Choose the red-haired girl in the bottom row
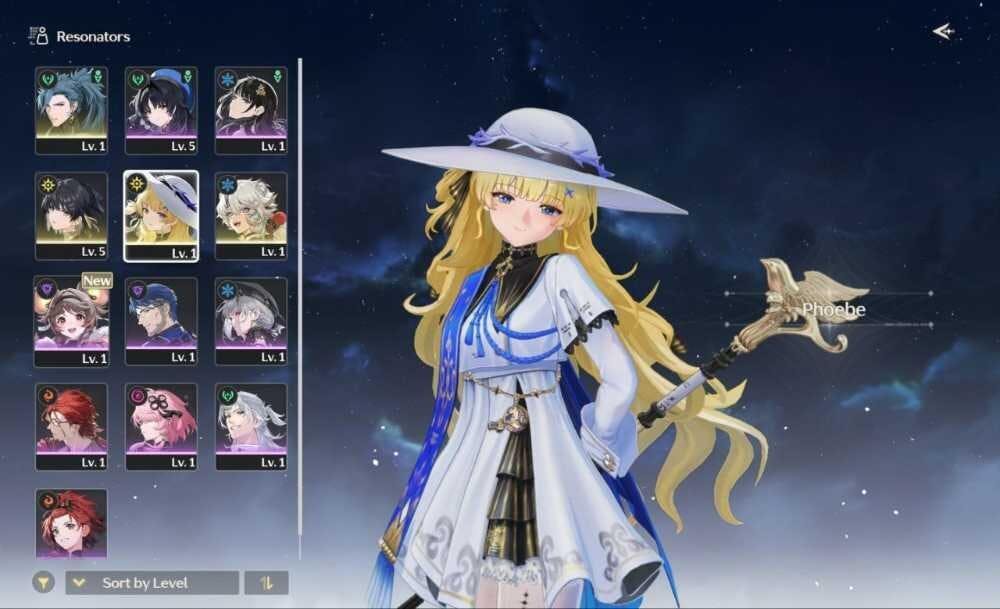This screenshot has width=1000, height=609. (x=71, y=522)
